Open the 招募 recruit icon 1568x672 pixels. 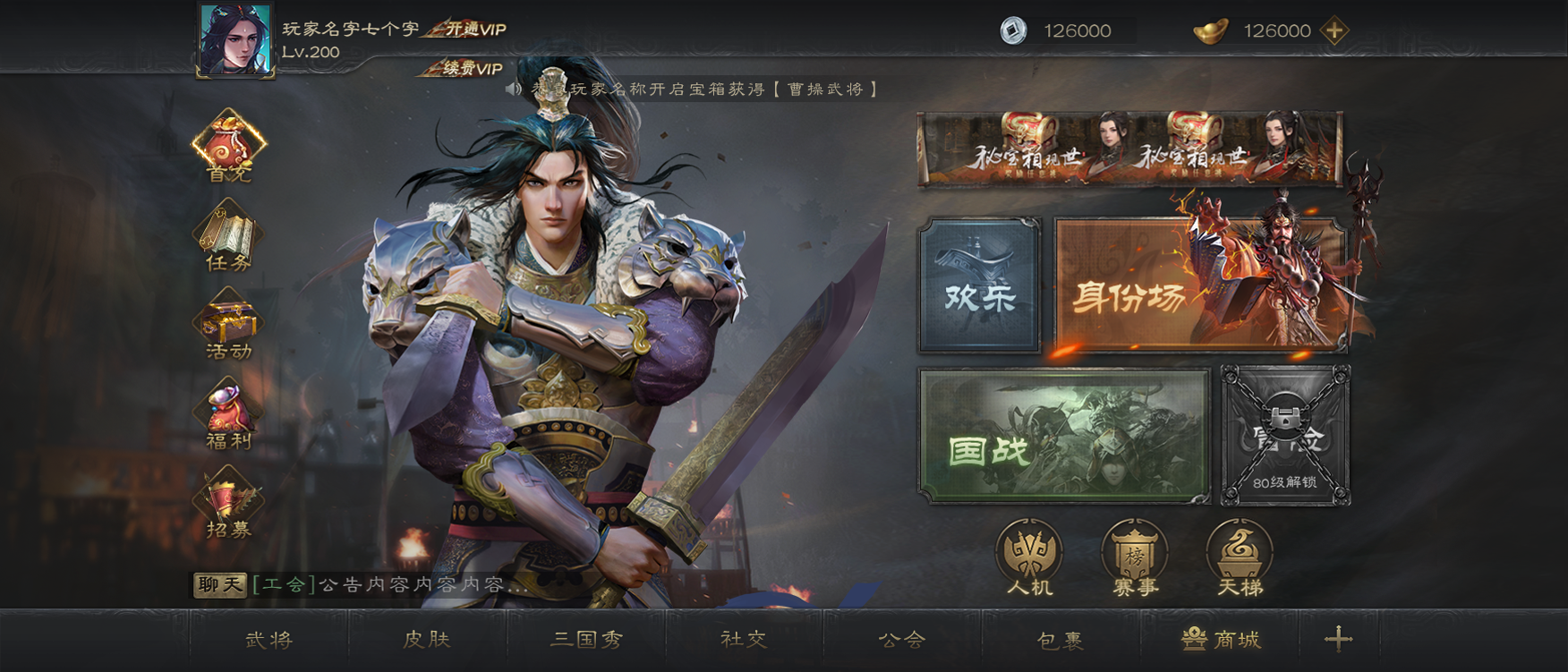point(229,504)
